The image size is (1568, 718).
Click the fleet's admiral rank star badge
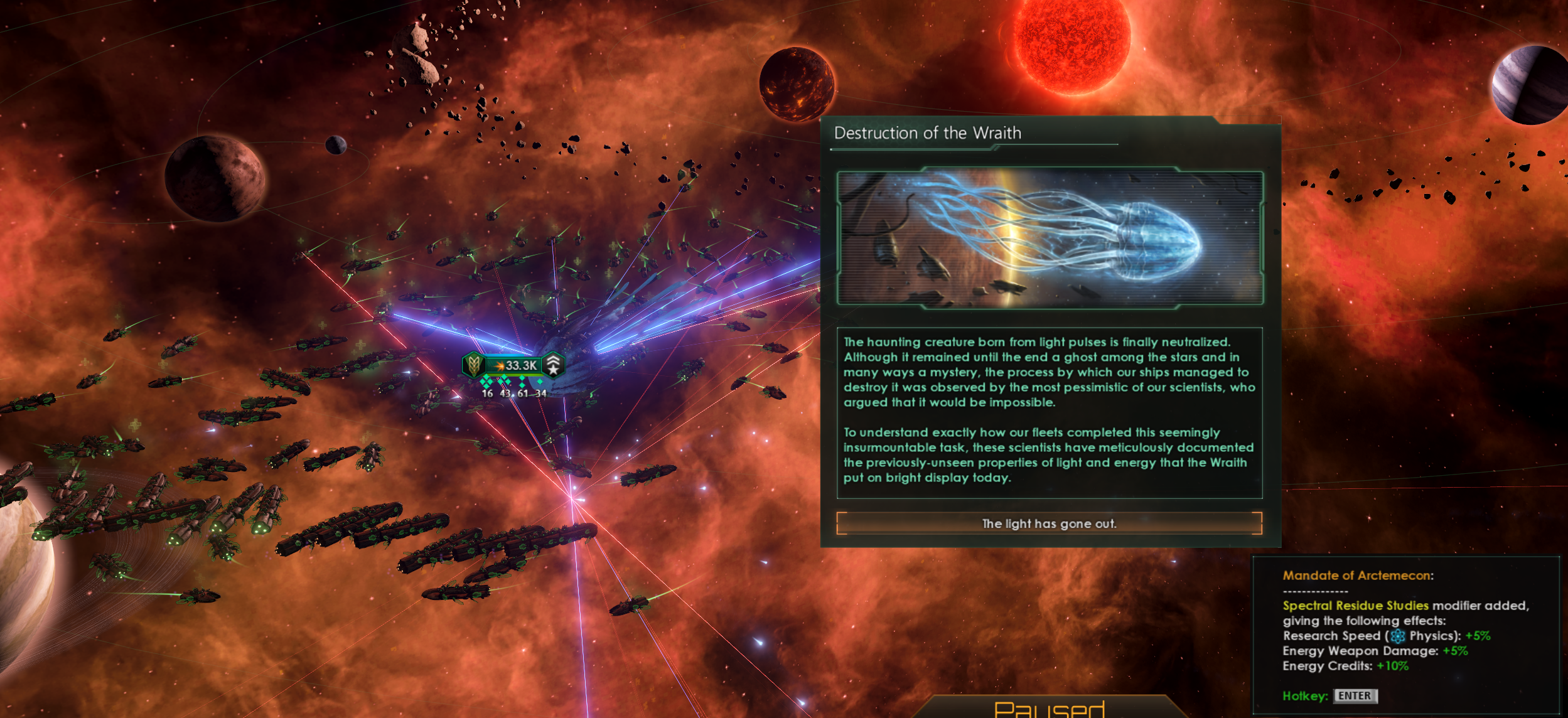(553, 365)
